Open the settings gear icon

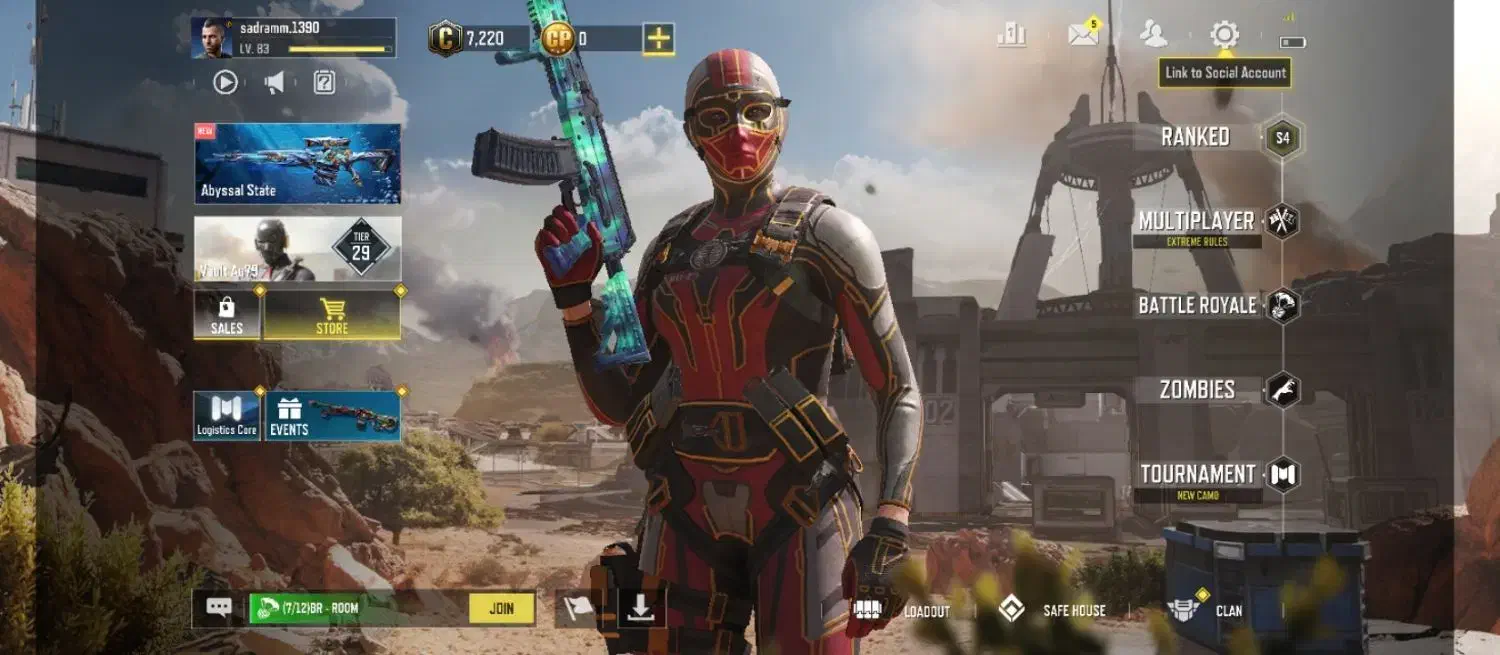click(x=1224, y=35)
